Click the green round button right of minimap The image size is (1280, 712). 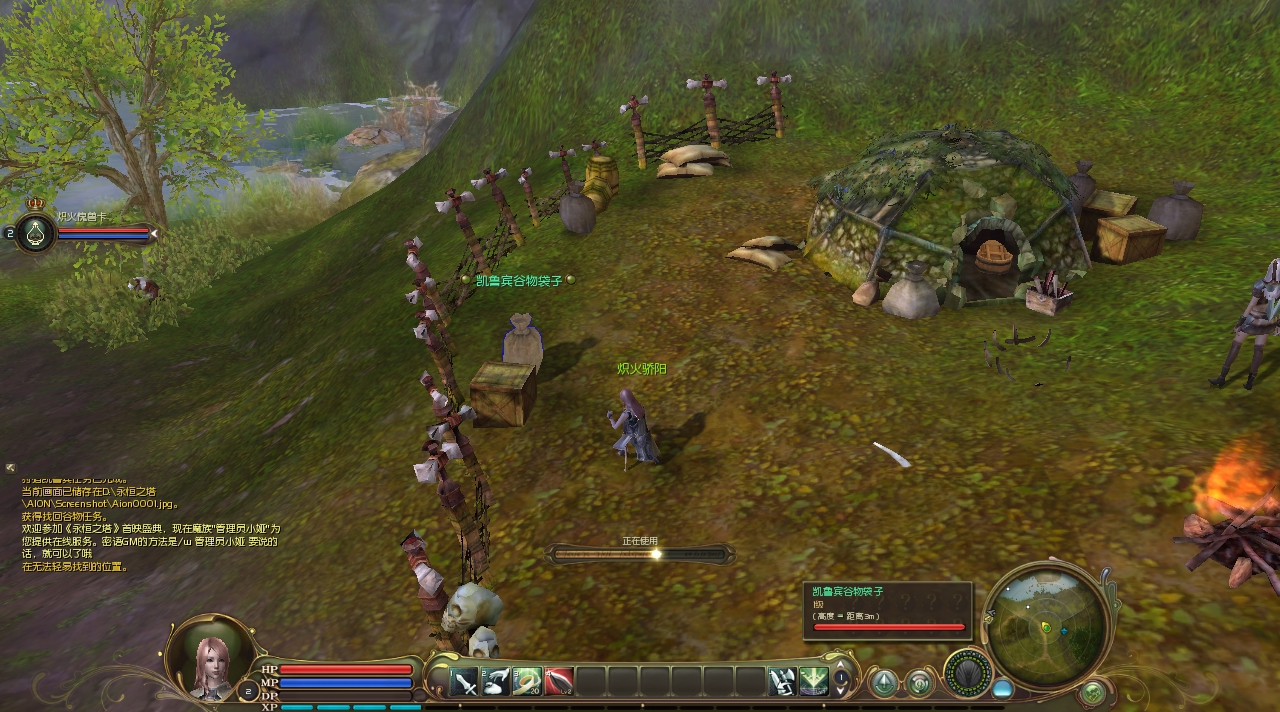click(1093, 691)
